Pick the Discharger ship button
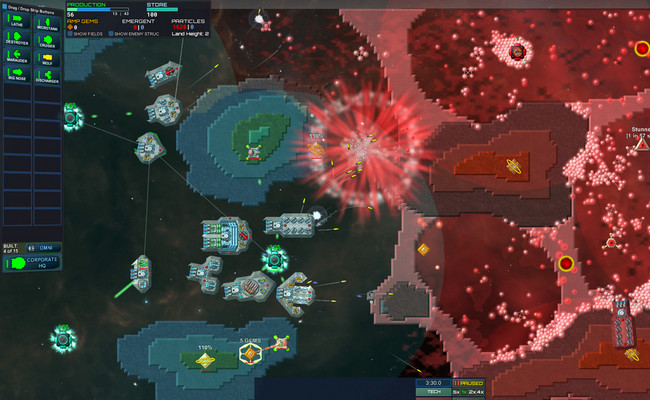This screenshot has width=650, height=400. 47,78
